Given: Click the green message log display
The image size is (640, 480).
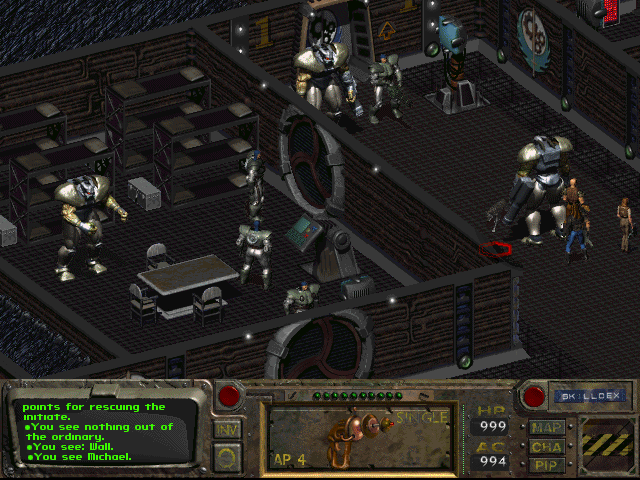Looking at the screenshot, I should pos(105,431).
